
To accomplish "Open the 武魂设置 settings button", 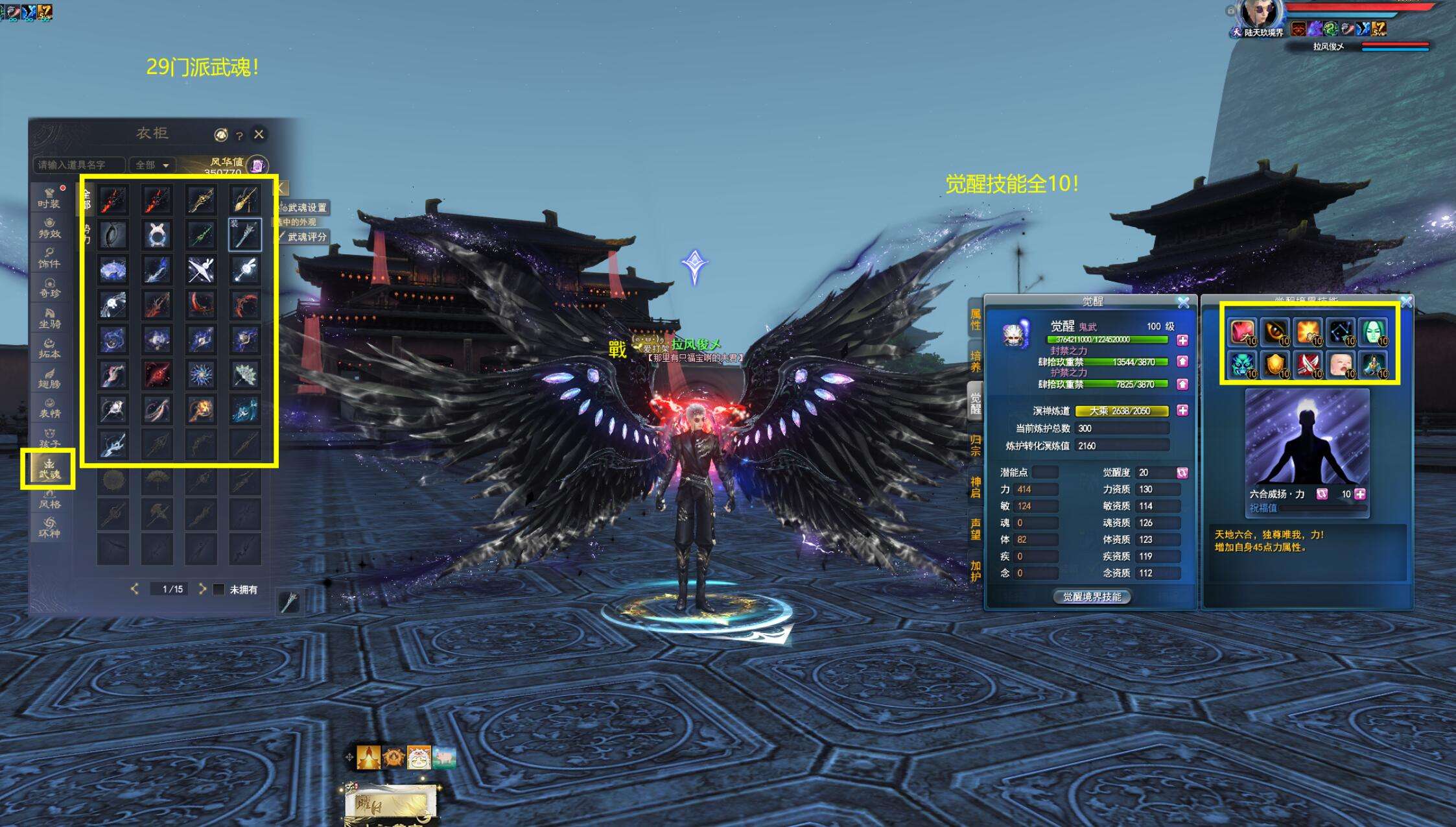I will point(305,208).
